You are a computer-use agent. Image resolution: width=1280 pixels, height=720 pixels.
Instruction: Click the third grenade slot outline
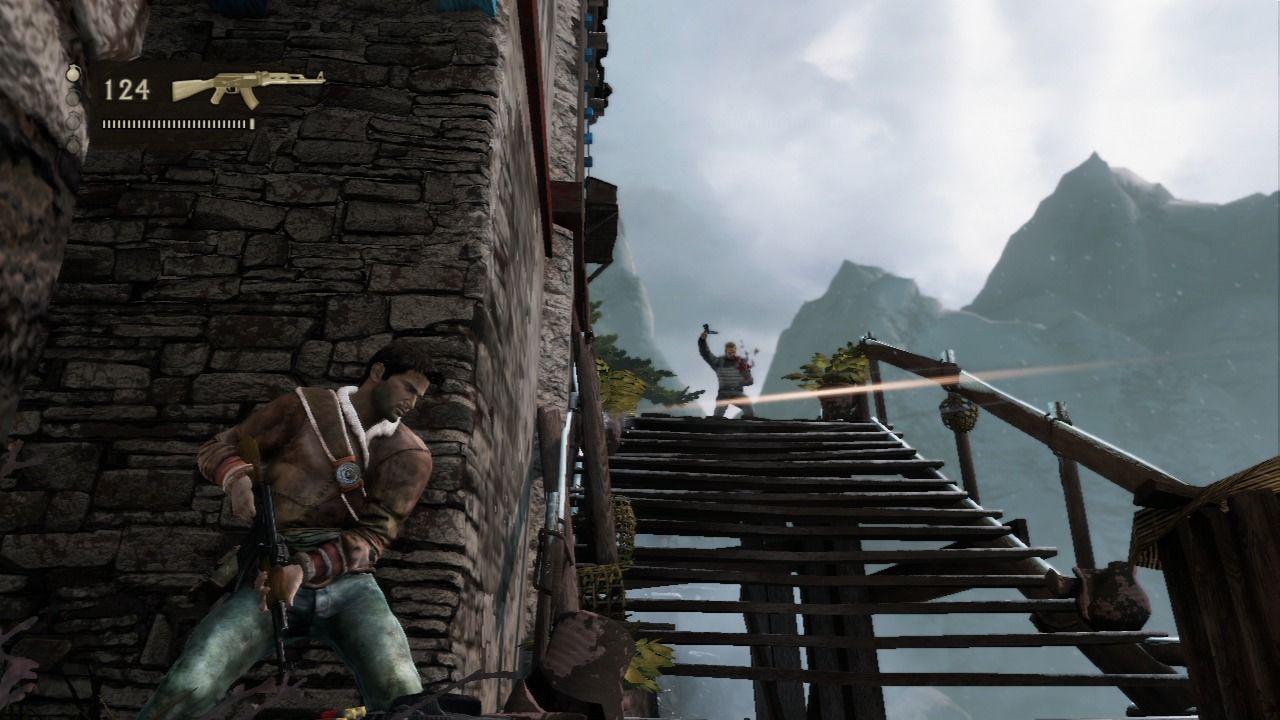(x=72, y=120)
